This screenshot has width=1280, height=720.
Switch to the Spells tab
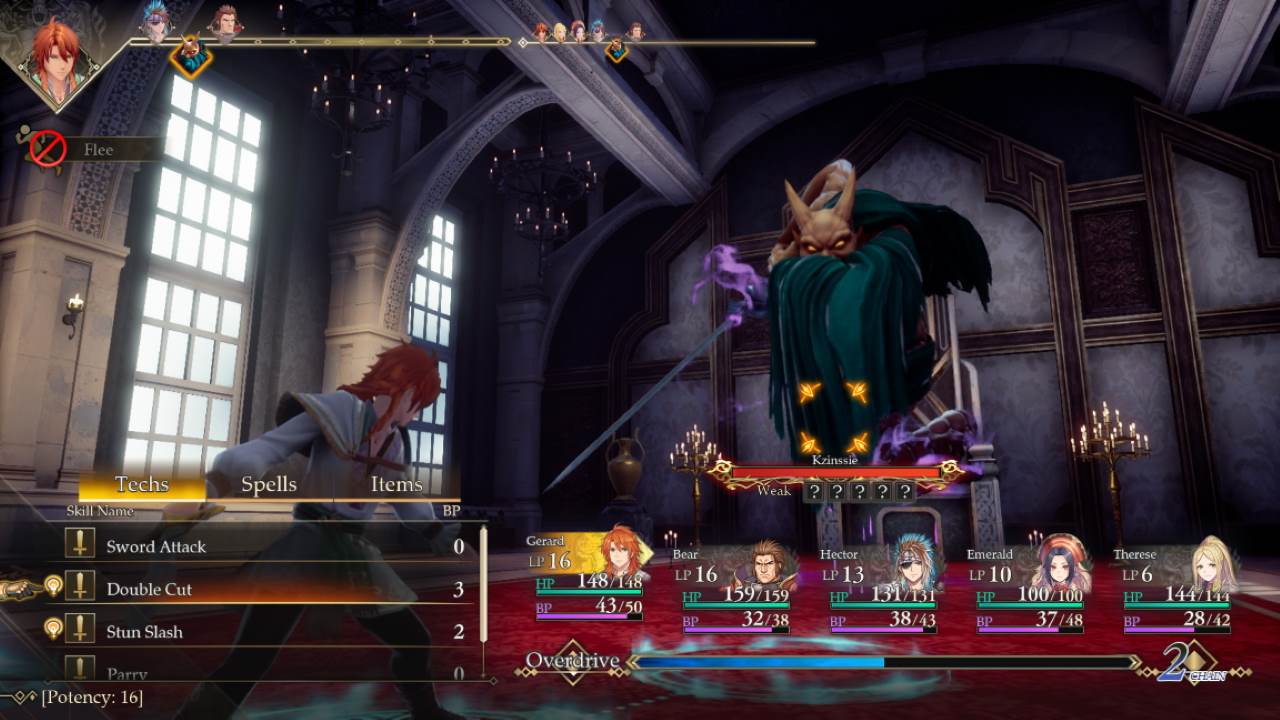click(268, 483)
